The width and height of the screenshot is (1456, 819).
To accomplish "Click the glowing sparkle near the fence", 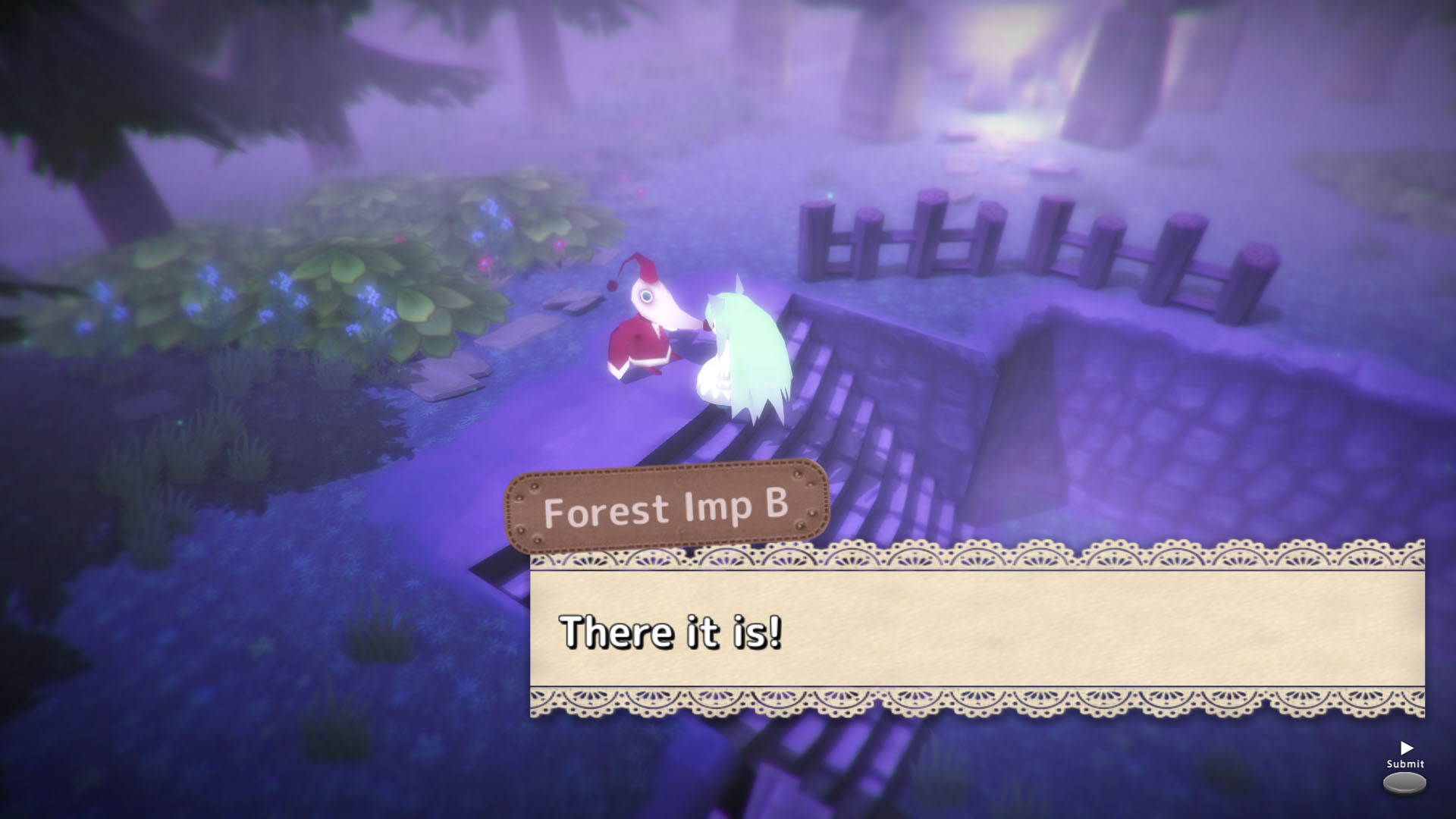I will pyautogui.click(x=829, y=194).
